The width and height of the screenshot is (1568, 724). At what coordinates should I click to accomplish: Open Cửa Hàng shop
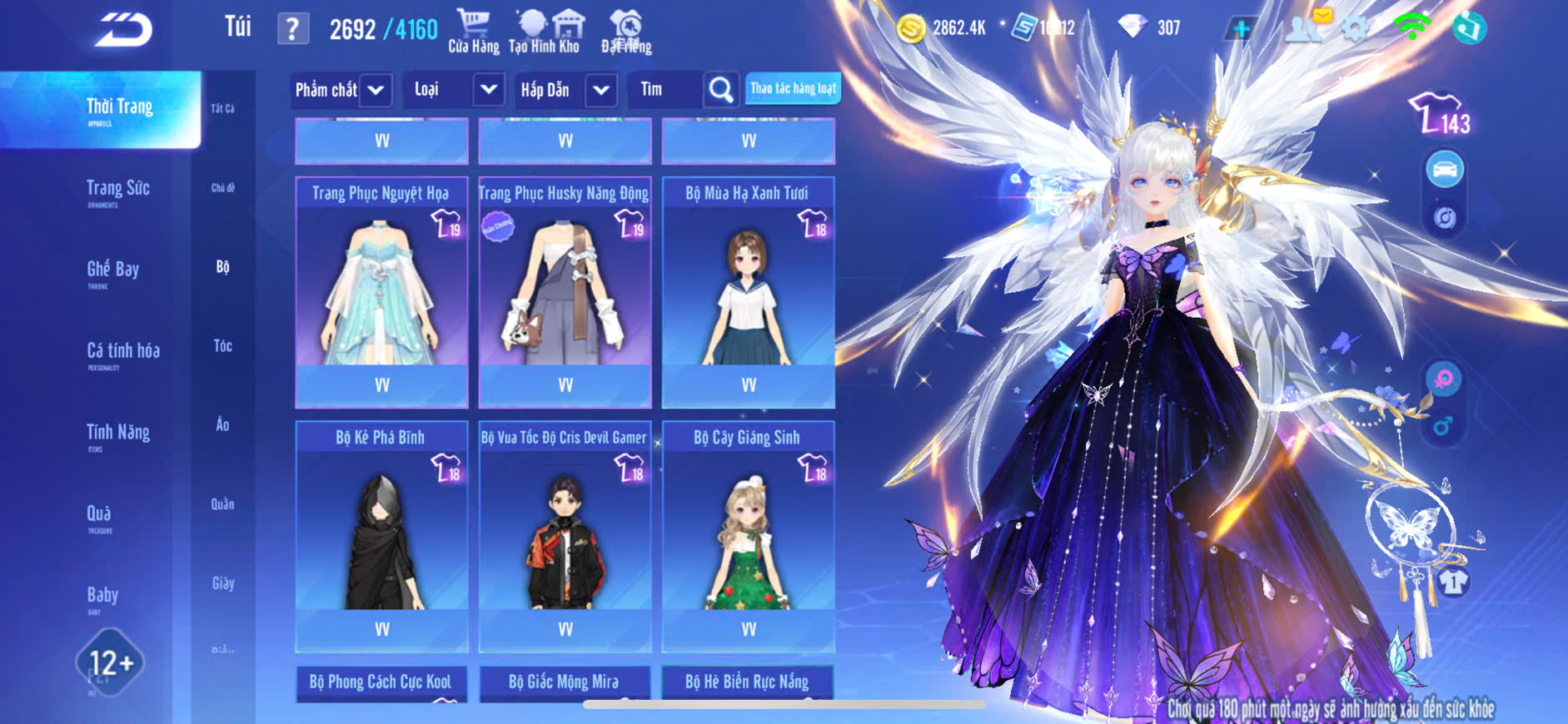473,32
